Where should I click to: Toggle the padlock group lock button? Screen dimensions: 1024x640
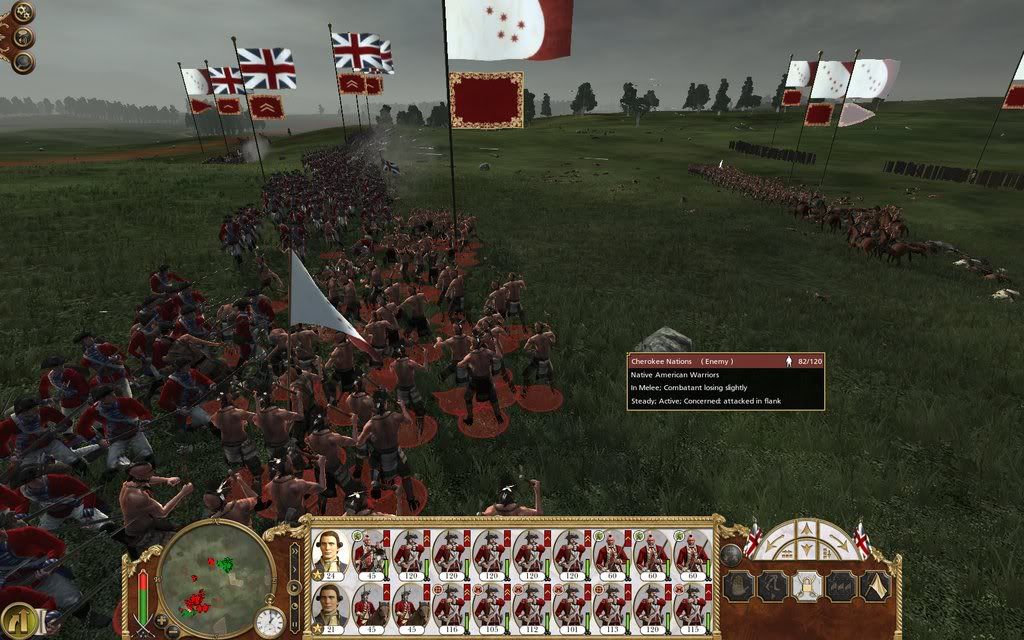click(805, 585)
